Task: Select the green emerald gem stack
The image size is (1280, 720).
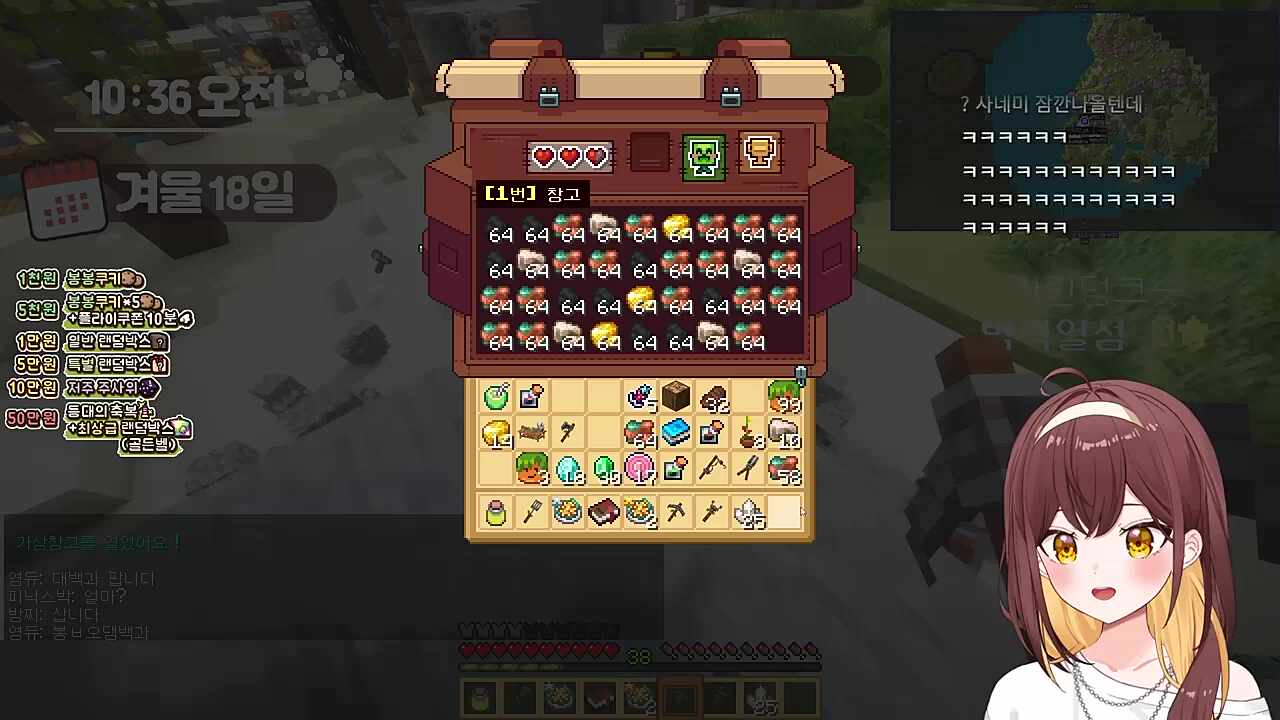Action: (x=604, y=468)
